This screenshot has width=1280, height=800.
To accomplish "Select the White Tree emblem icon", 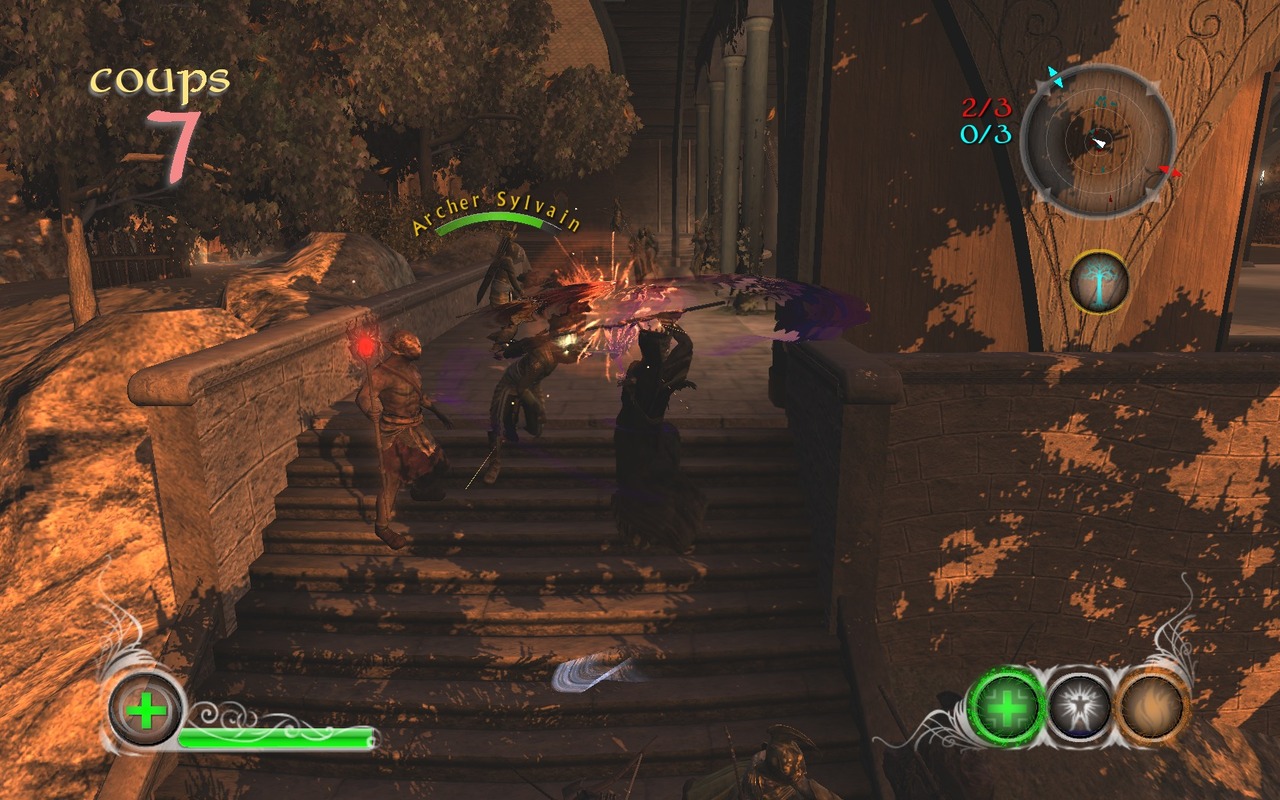I will pyautogui.click(x=1099, y=282).
